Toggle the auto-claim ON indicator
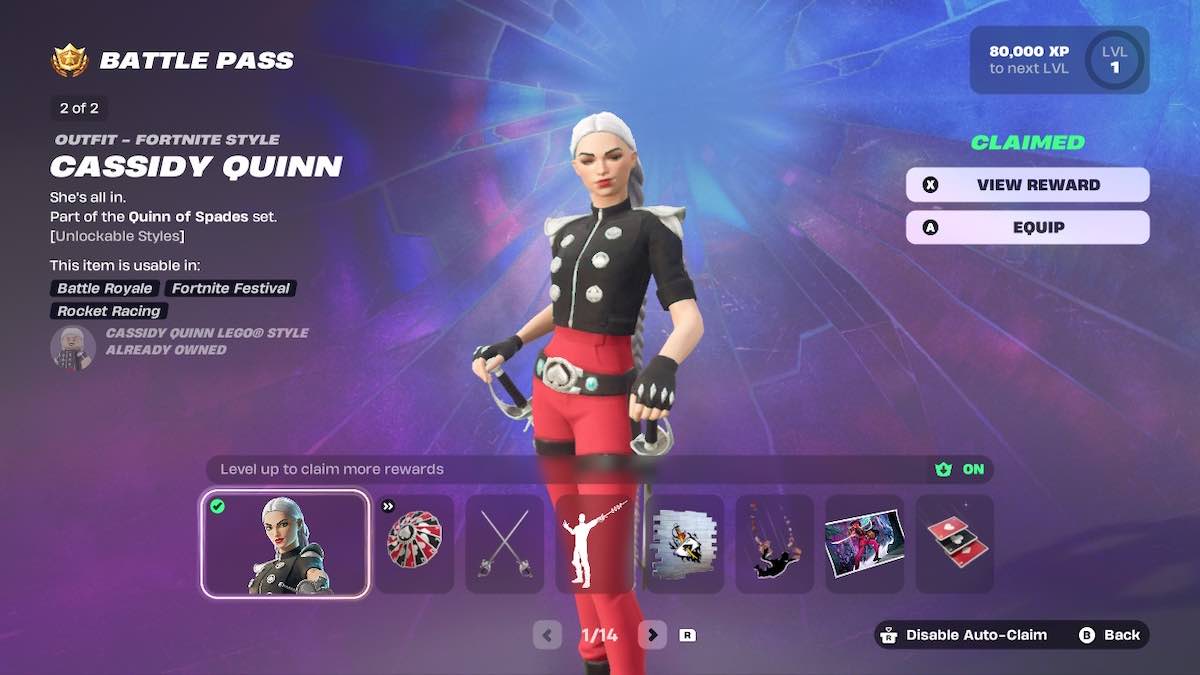The height and width of the screenshot is (675, 1200). 961,469
